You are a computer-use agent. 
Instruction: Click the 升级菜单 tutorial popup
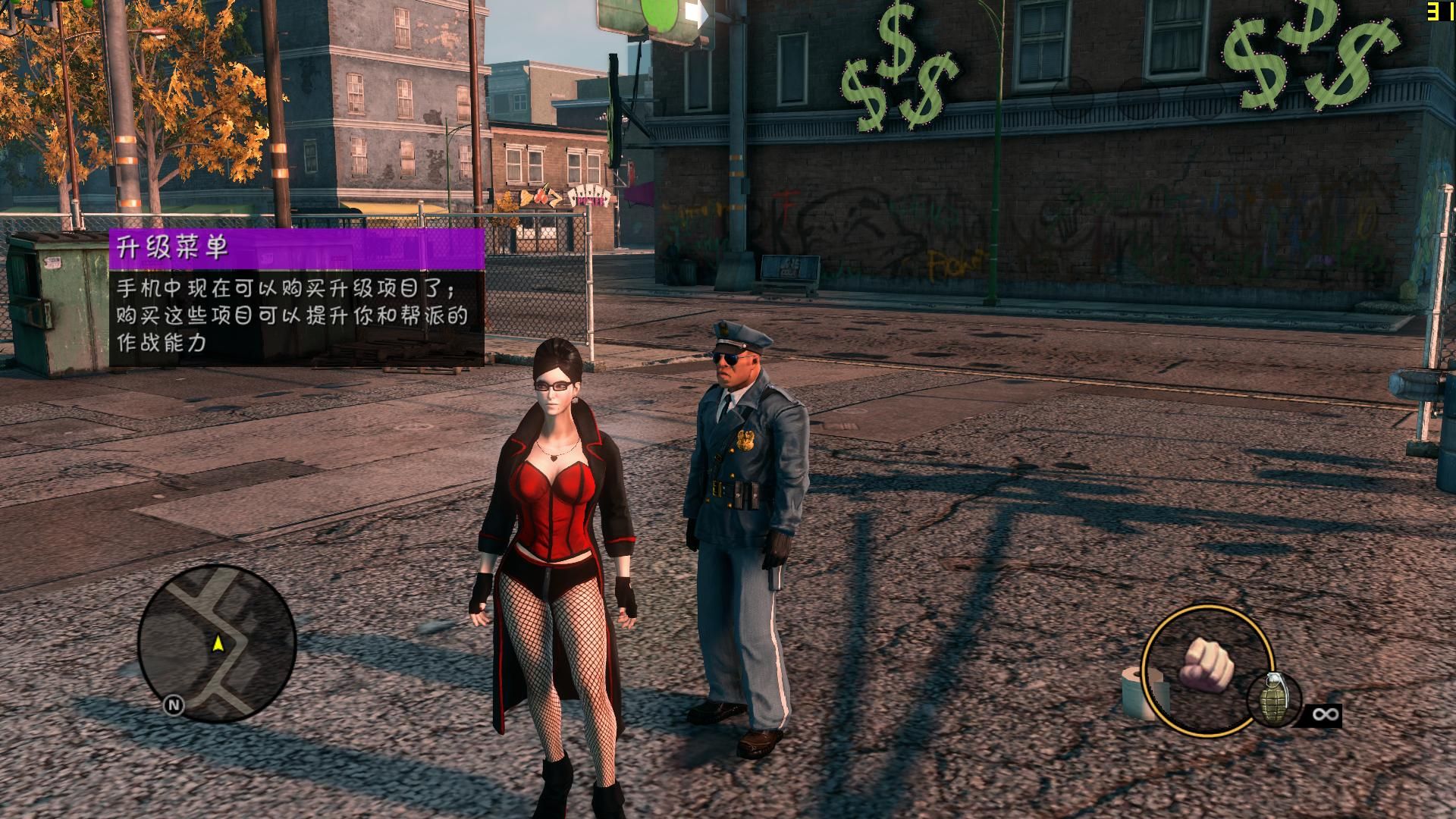tap(297, 298)
